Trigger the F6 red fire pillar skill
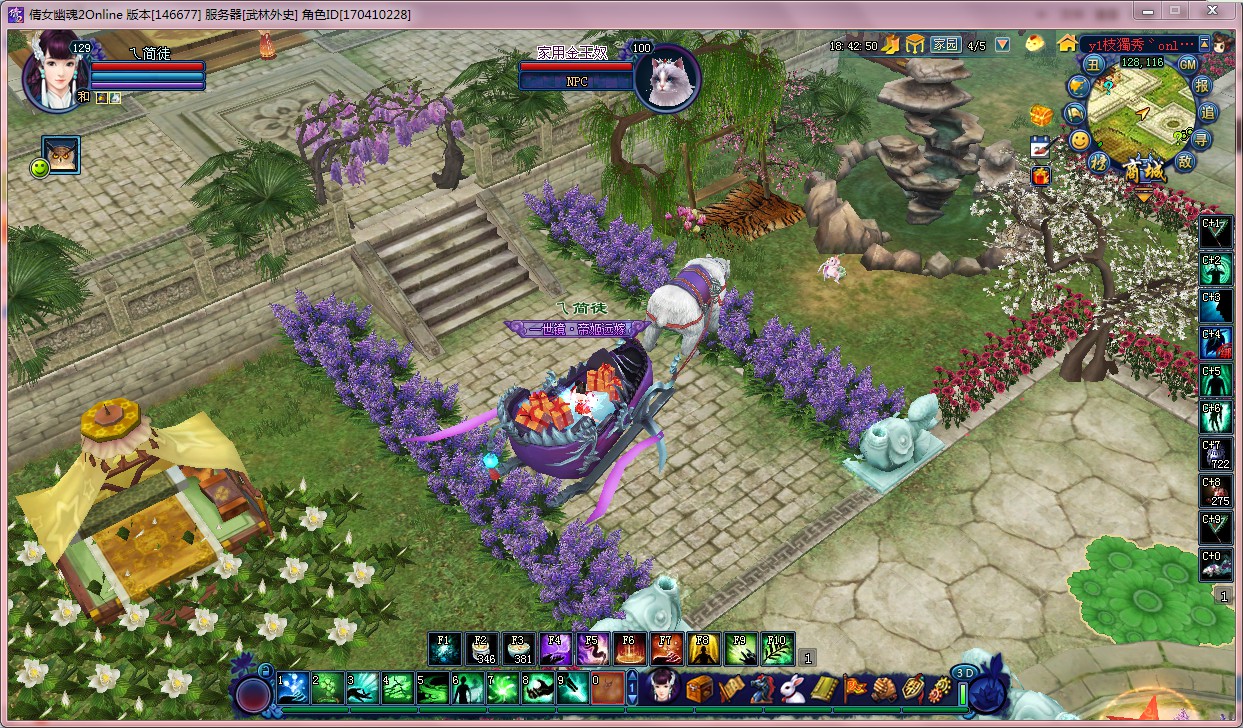1243x728 pixels. 629,649
